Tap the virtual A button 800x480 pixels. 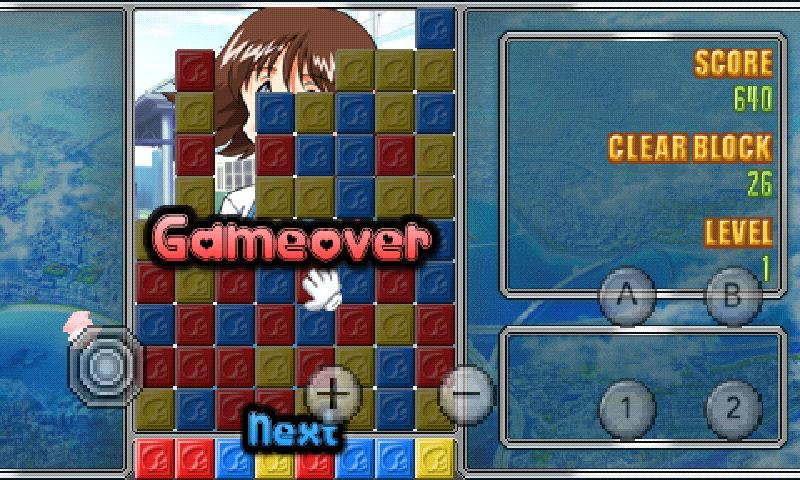click(x=627, y=296)
